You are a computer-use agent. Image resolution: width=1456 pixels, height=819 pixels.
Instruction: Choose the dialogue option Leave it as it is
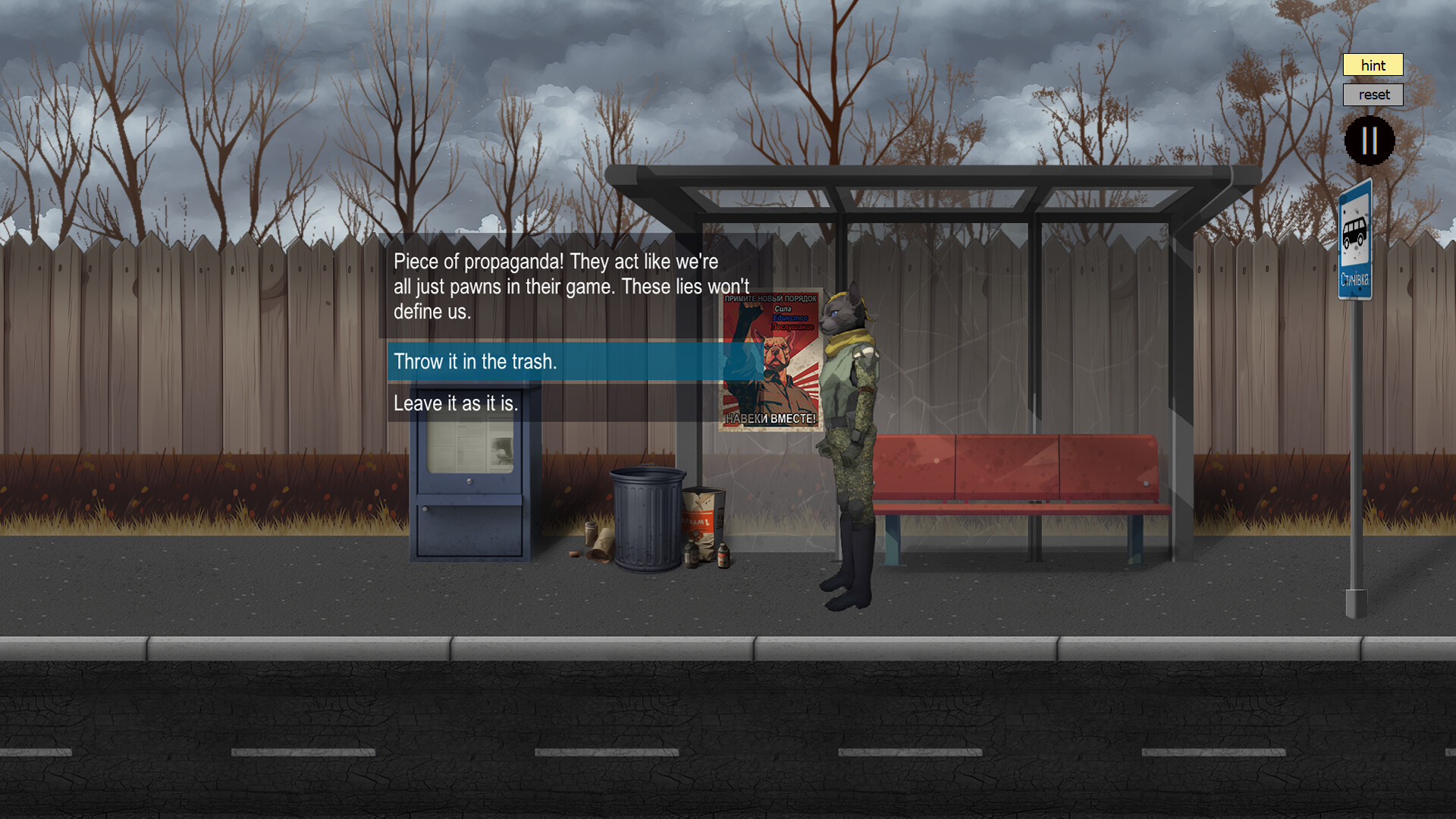[x=457, y=403]
